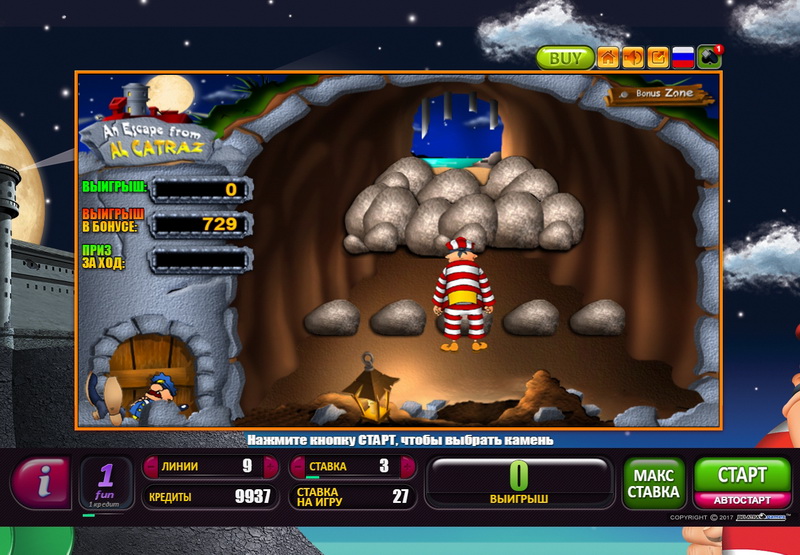Hit the green СТАРТ button
Screen dimensions: 800x555
(x=742, y=475)
